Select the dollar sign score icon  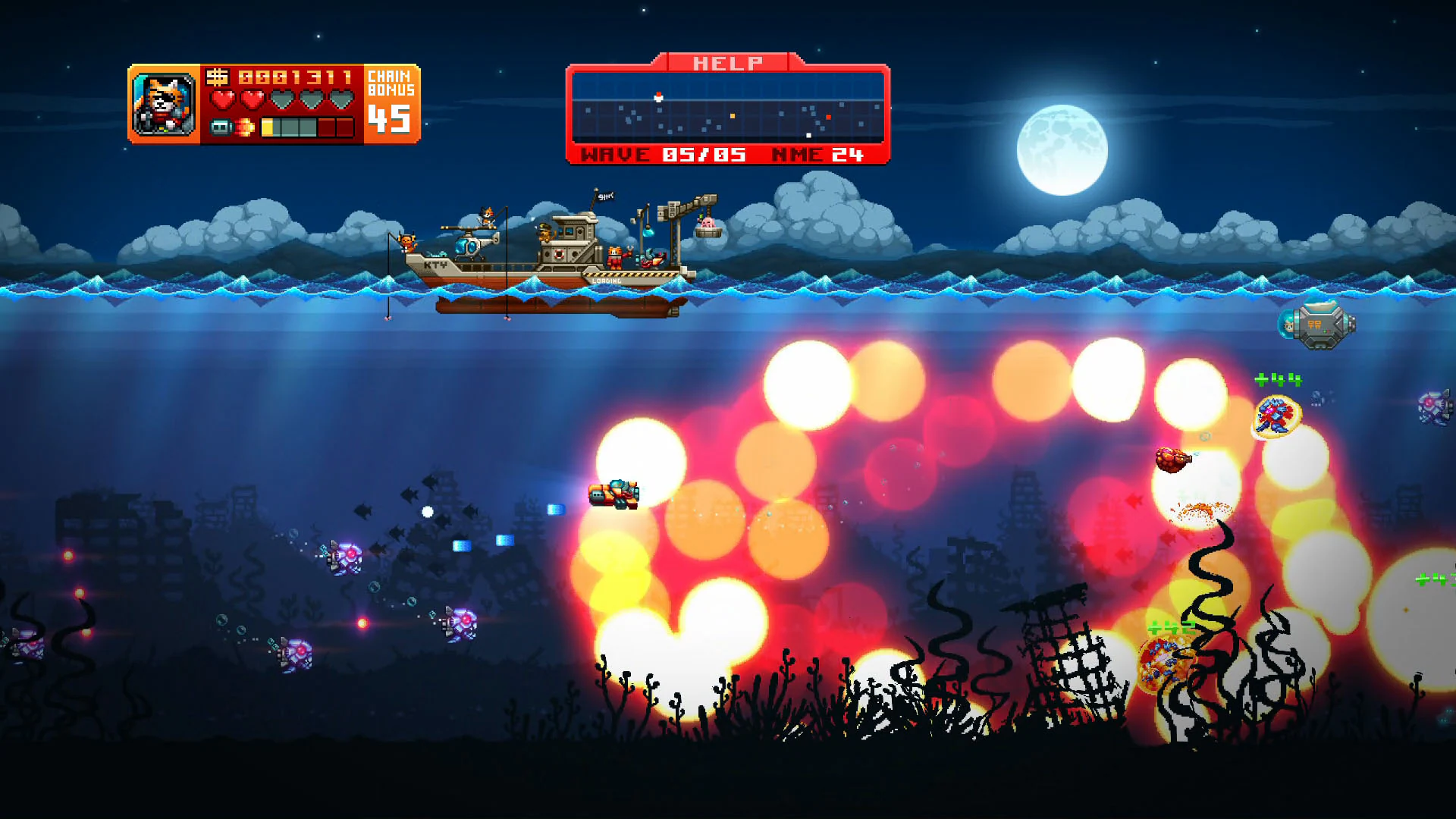218,78
